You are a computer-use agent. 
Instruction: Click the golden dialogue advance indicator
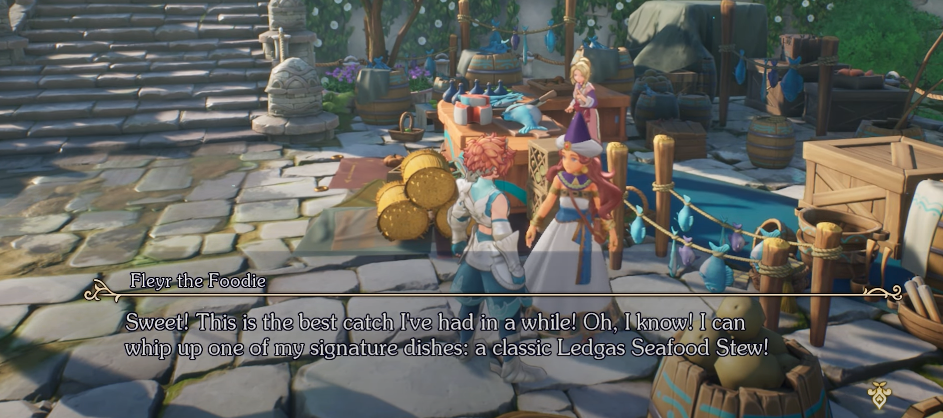881,392
